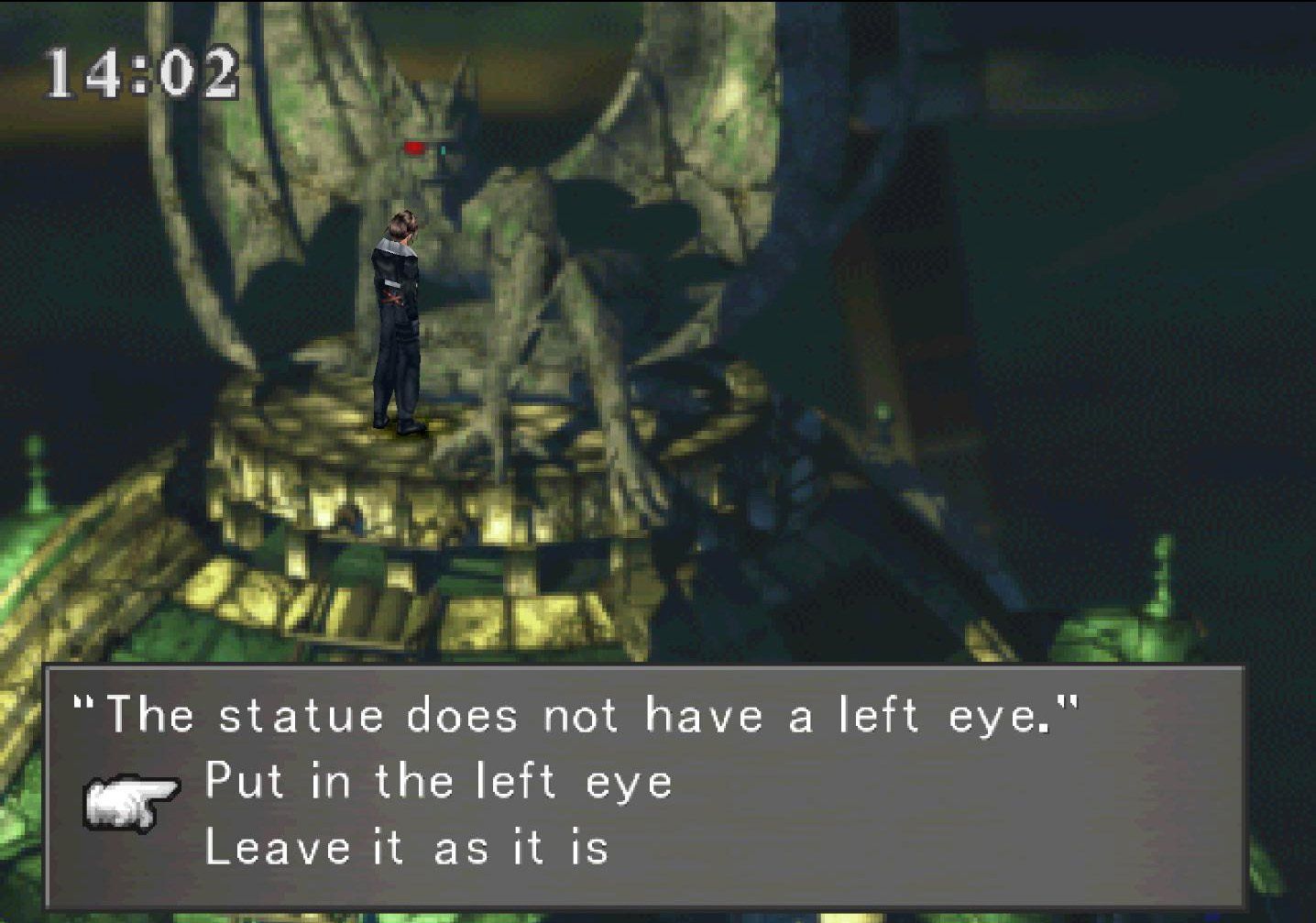The width and height of the screenshot is (1316, 923).
Task: Select the 'Leave it as it is' option
Action: (408, 846)
